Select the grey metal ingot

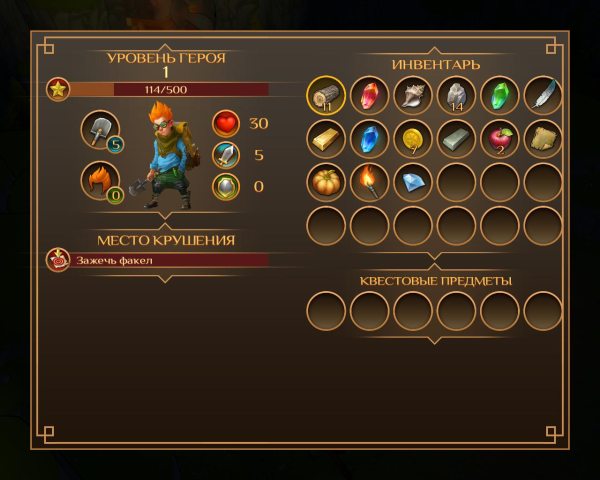tap(456, 140)
